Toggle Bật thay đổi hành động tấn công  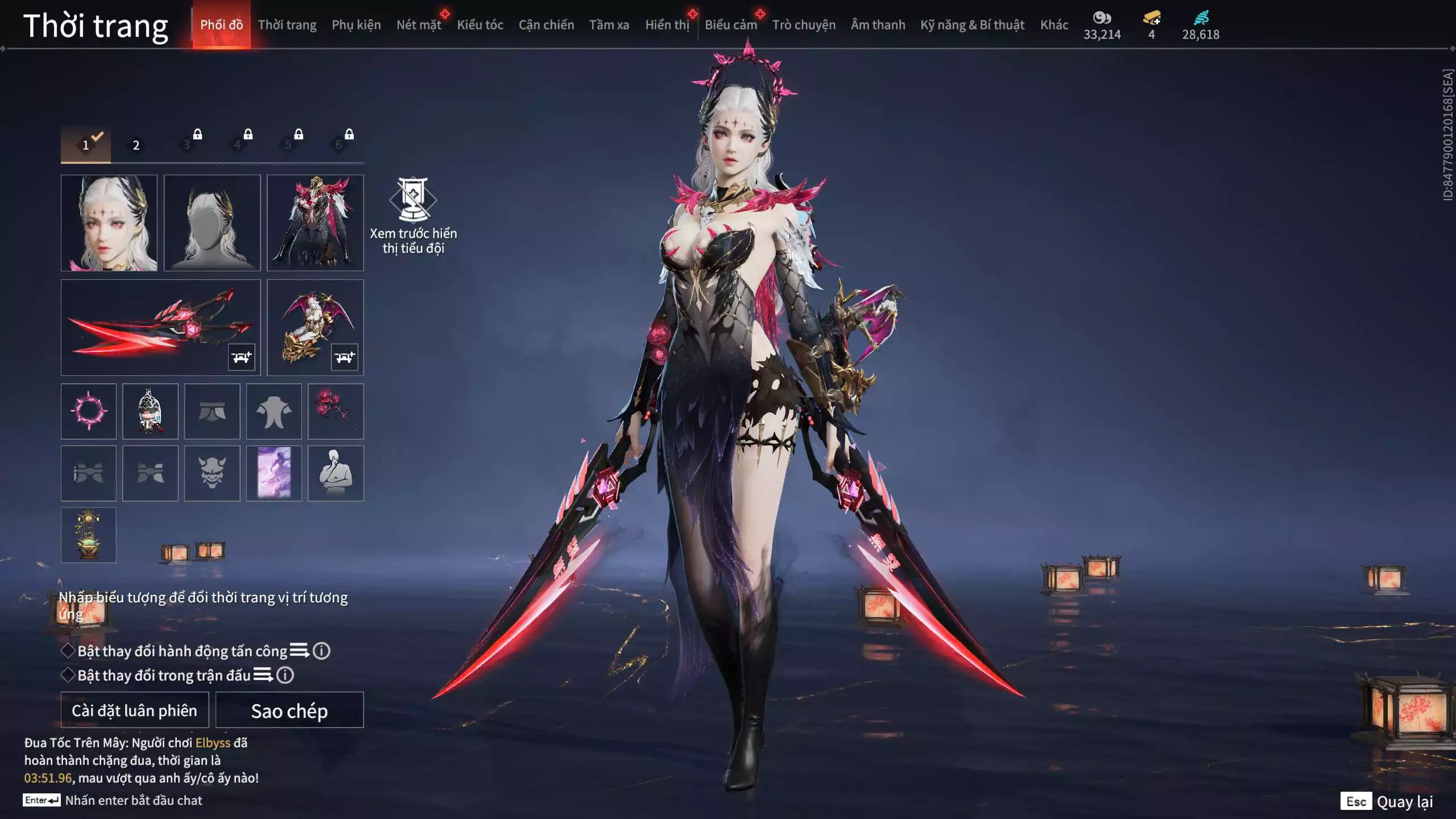click(x=68, y=651)
